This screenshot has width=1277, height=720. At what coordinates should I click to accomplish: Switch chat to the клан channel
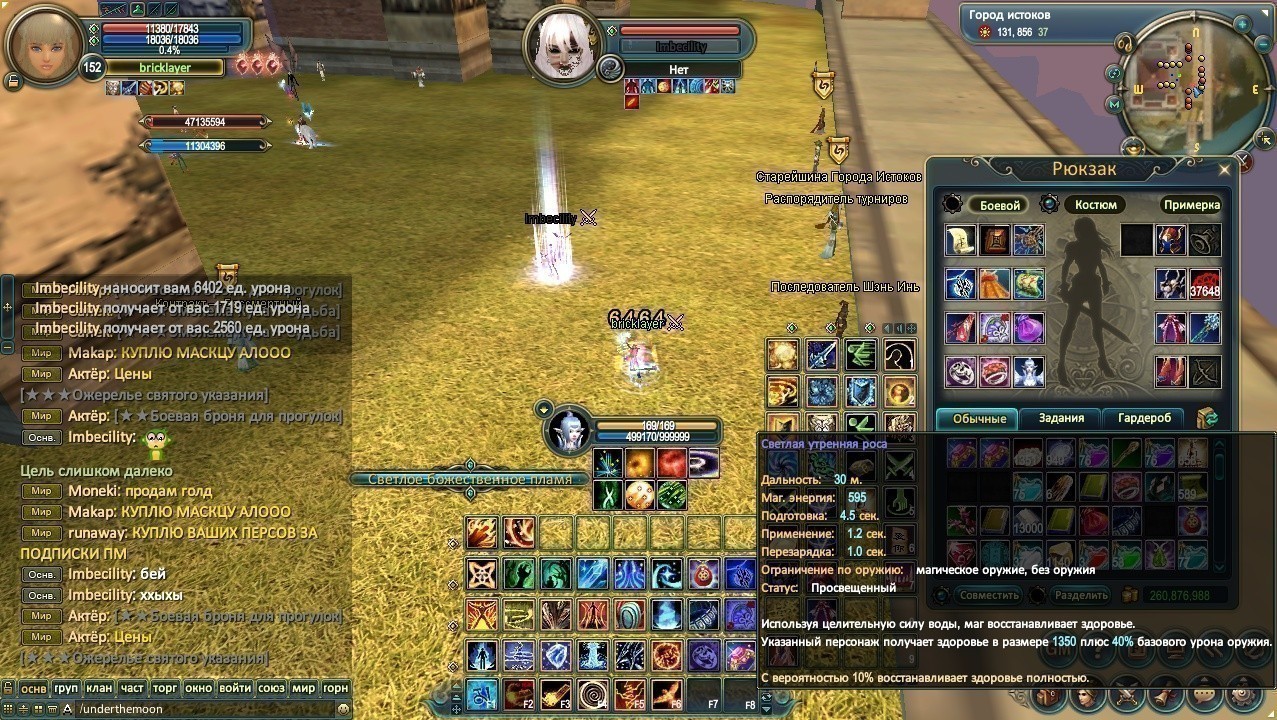click(x=98, y=688)
